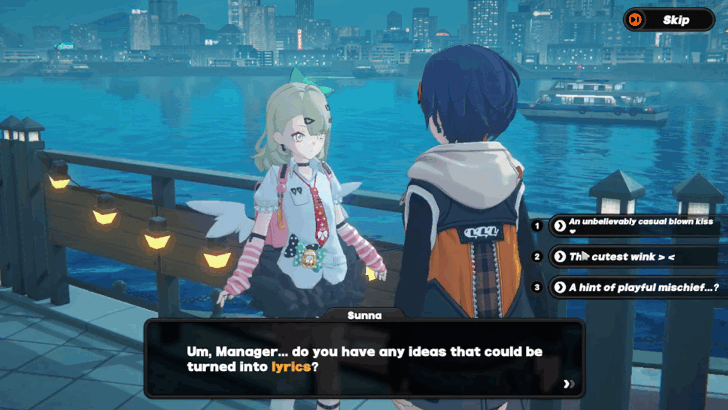This screenshot has height=410, width=728.
Task: Advance dialogue with the arrow indicator
Action: tap(568, 384)
